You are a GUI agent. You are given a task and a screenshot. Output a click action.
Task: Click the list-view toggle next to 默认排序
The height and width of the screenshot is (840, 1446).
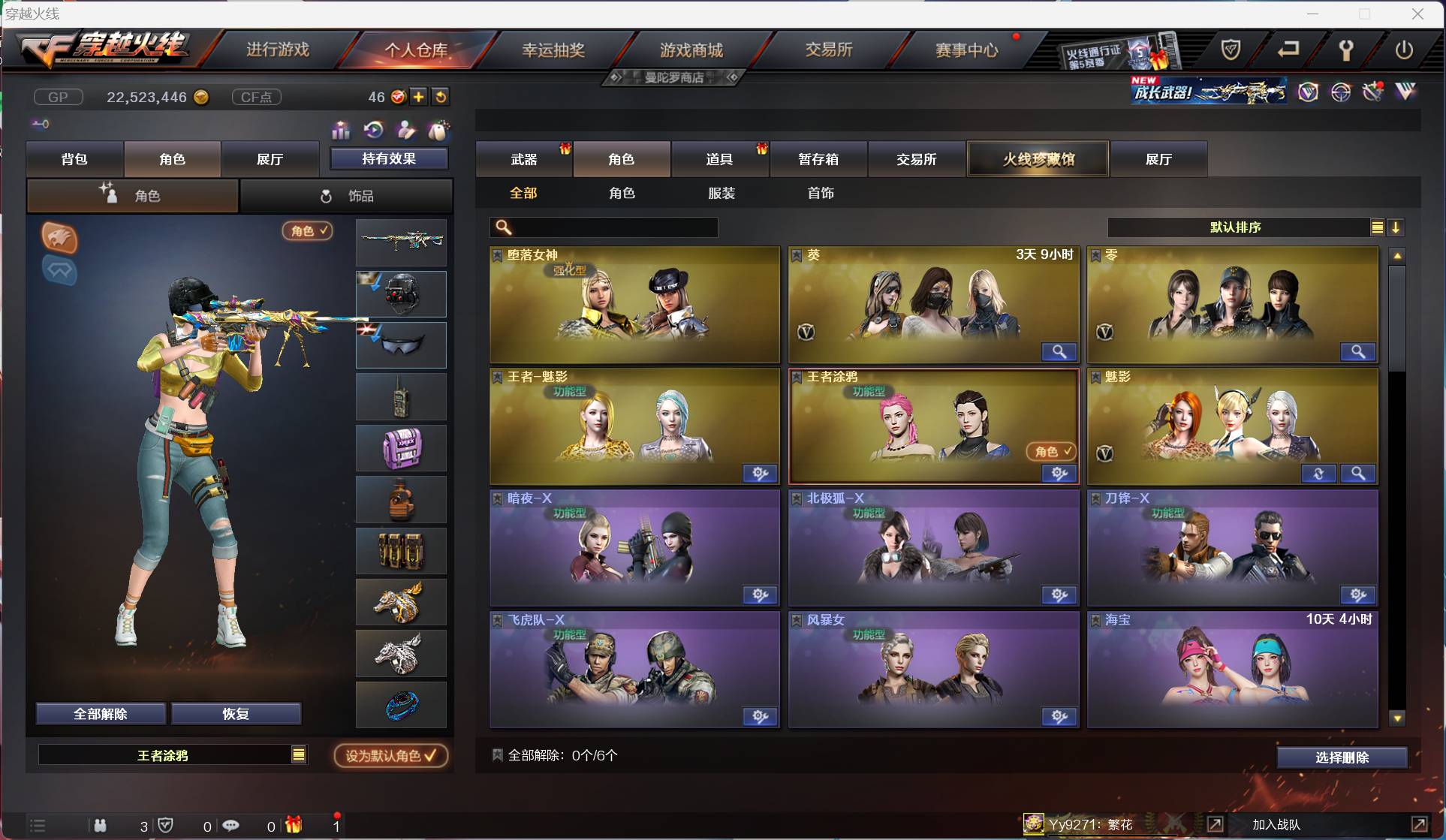(x=1377, y=227)
